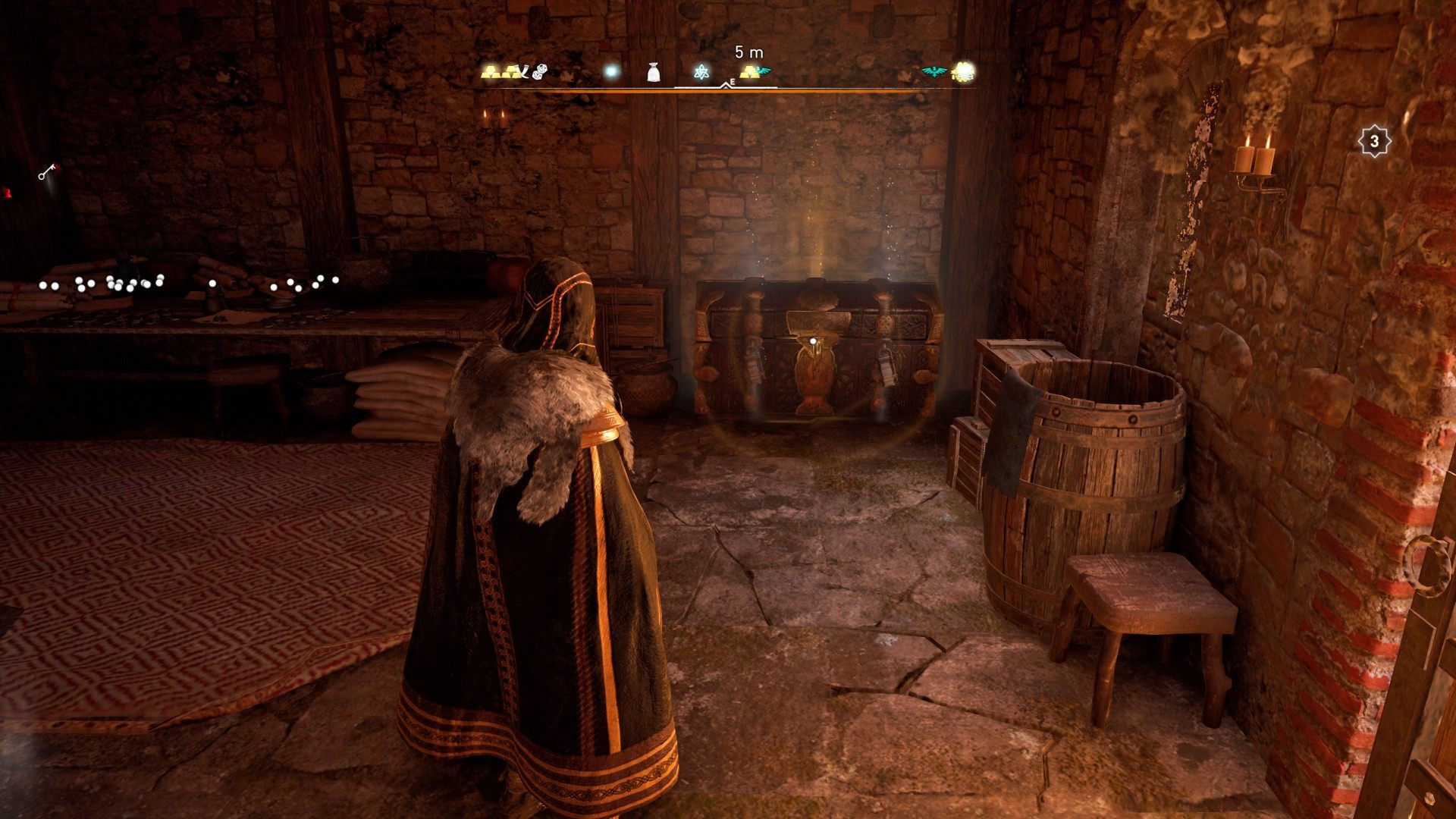Select the glowing blue orb compass marker

point(610,72)
